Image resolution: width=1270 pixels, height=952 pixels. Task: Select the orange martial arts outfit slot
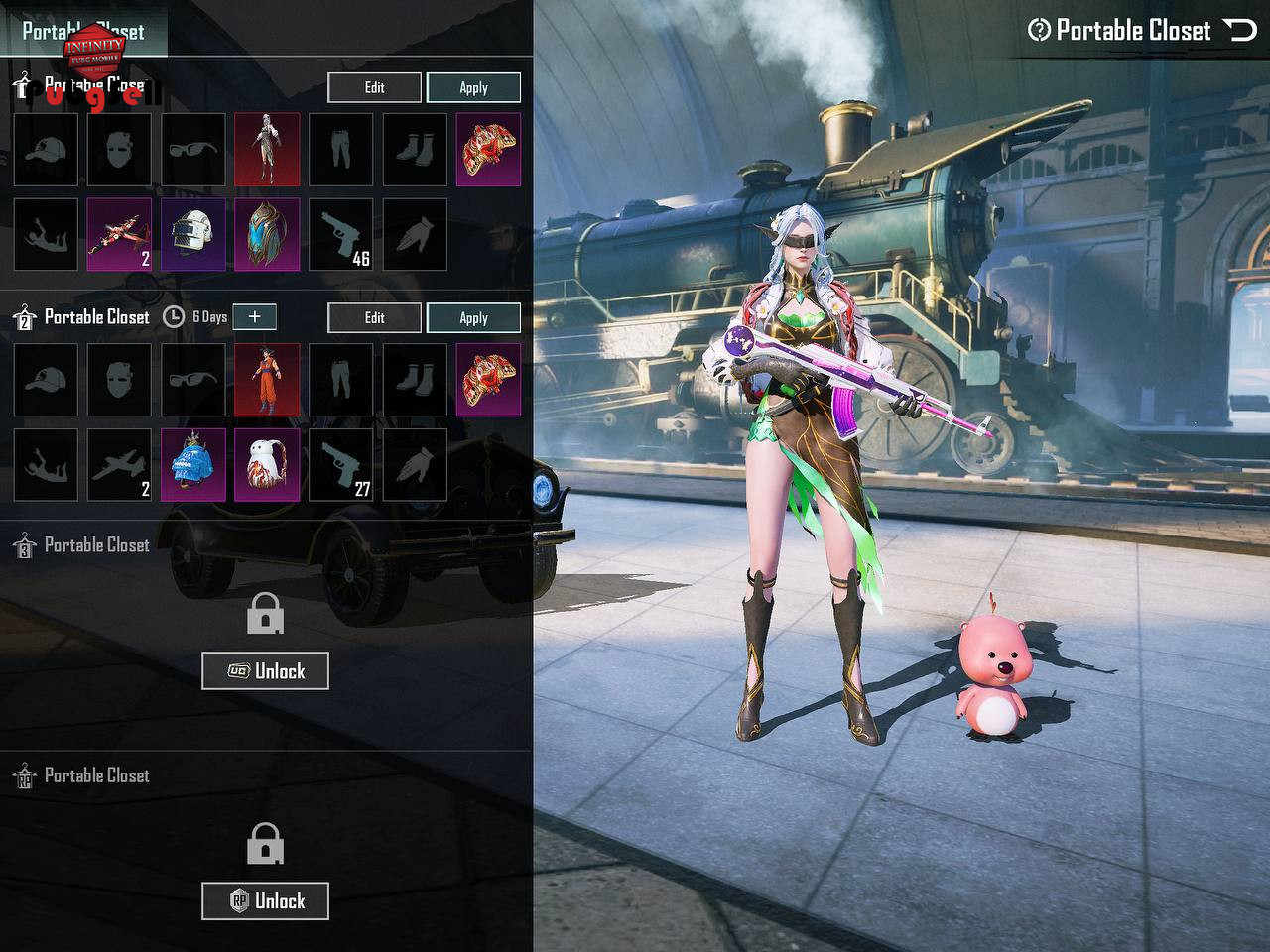[267, 380]
